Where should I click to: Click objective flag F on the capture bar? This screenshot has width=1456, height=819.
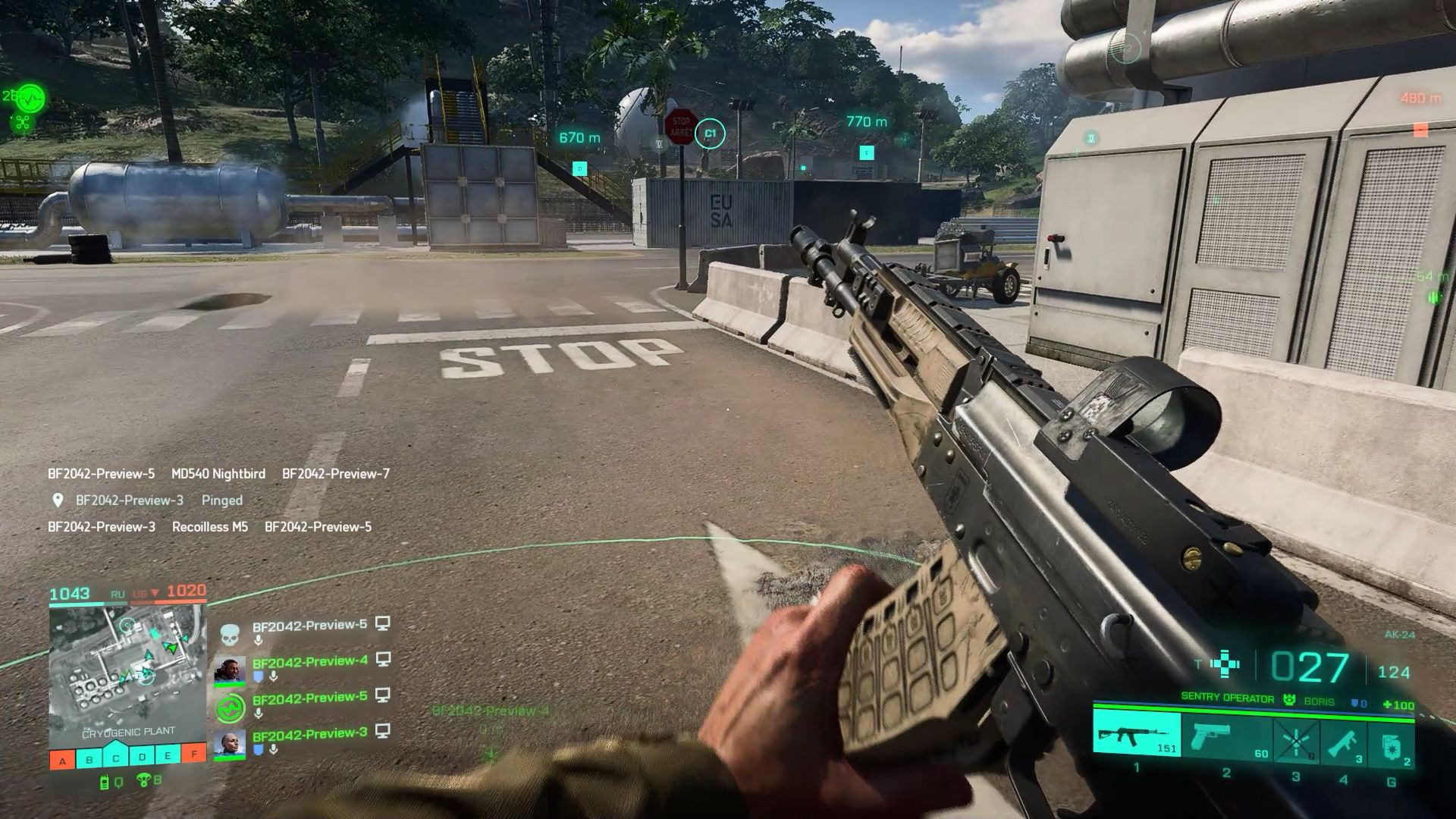click(x=195, y=755)
